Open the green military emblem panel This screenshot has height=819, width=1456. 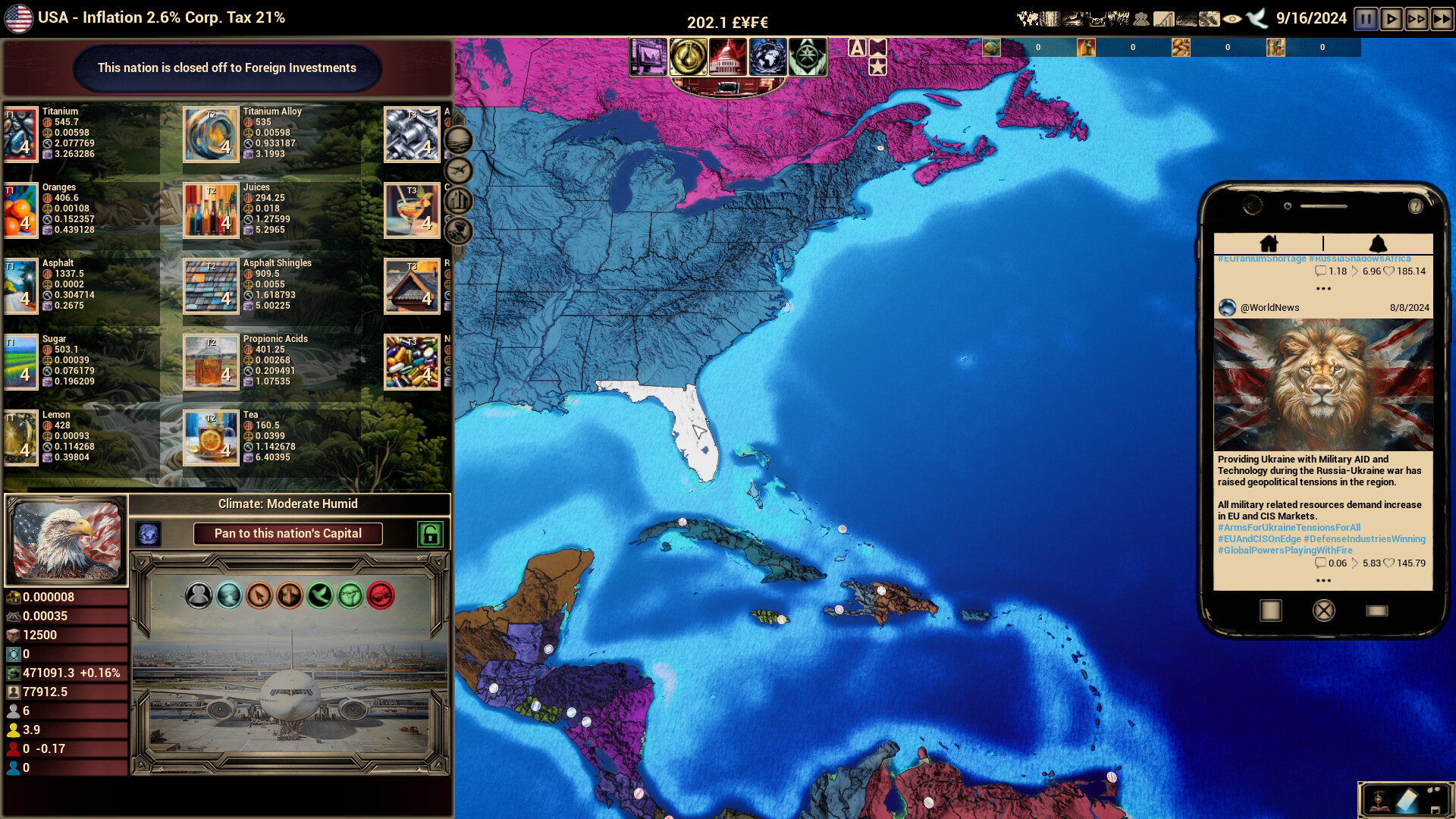pyautogui.click(x=808, y=57)
